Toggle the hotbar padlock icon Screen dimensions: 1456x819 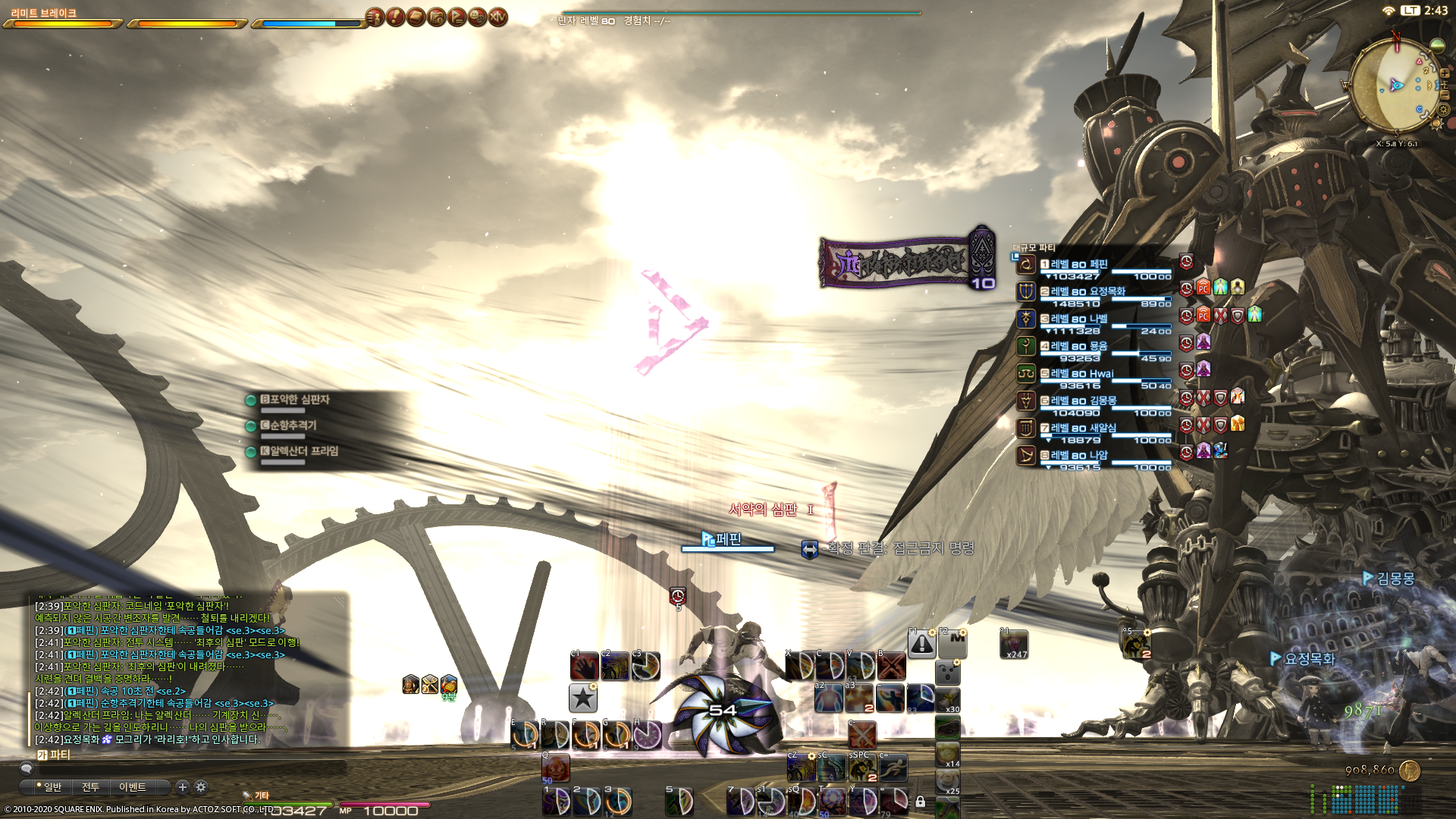click(921, 802)
